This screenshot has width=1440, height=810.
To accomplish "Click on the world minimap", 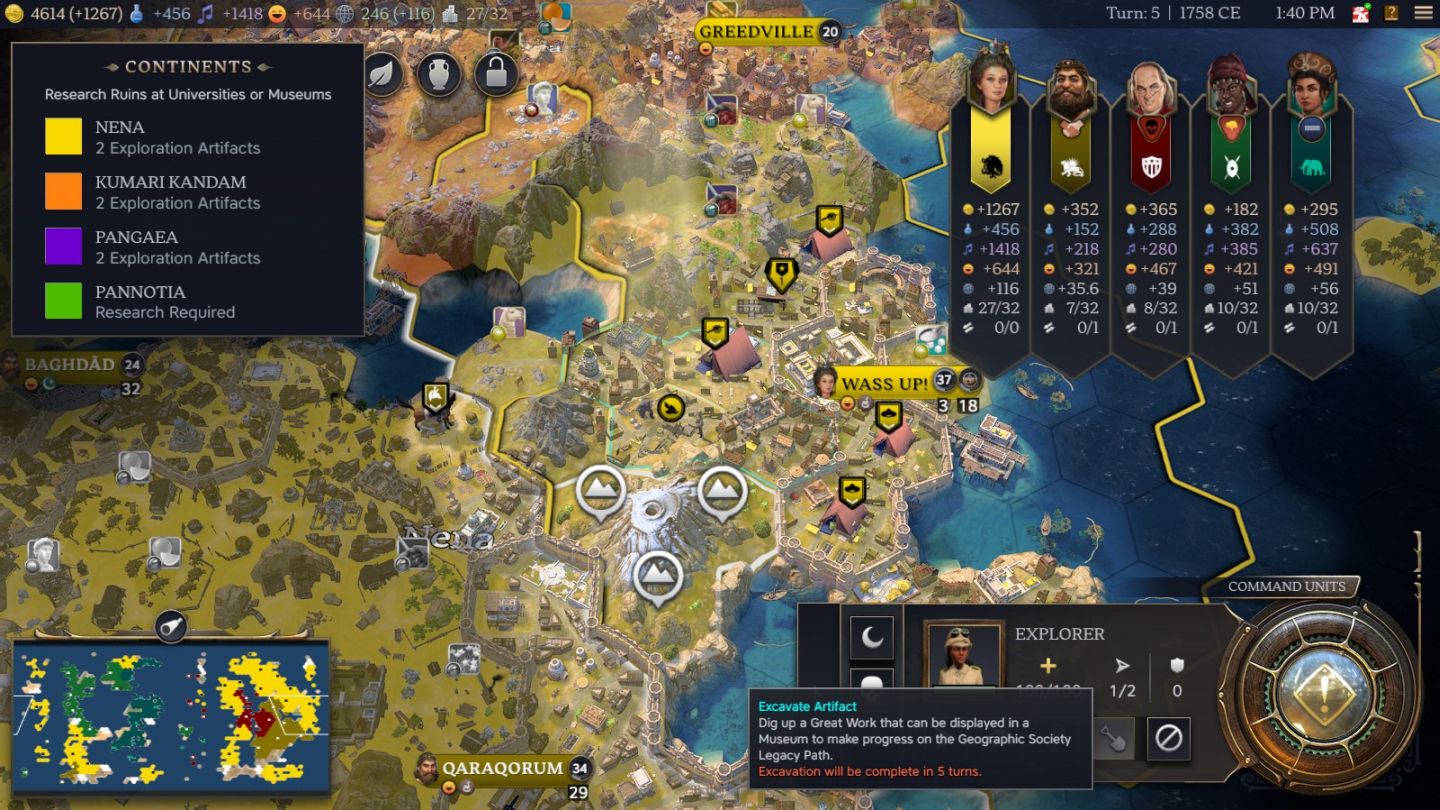I will pos(171,716).
